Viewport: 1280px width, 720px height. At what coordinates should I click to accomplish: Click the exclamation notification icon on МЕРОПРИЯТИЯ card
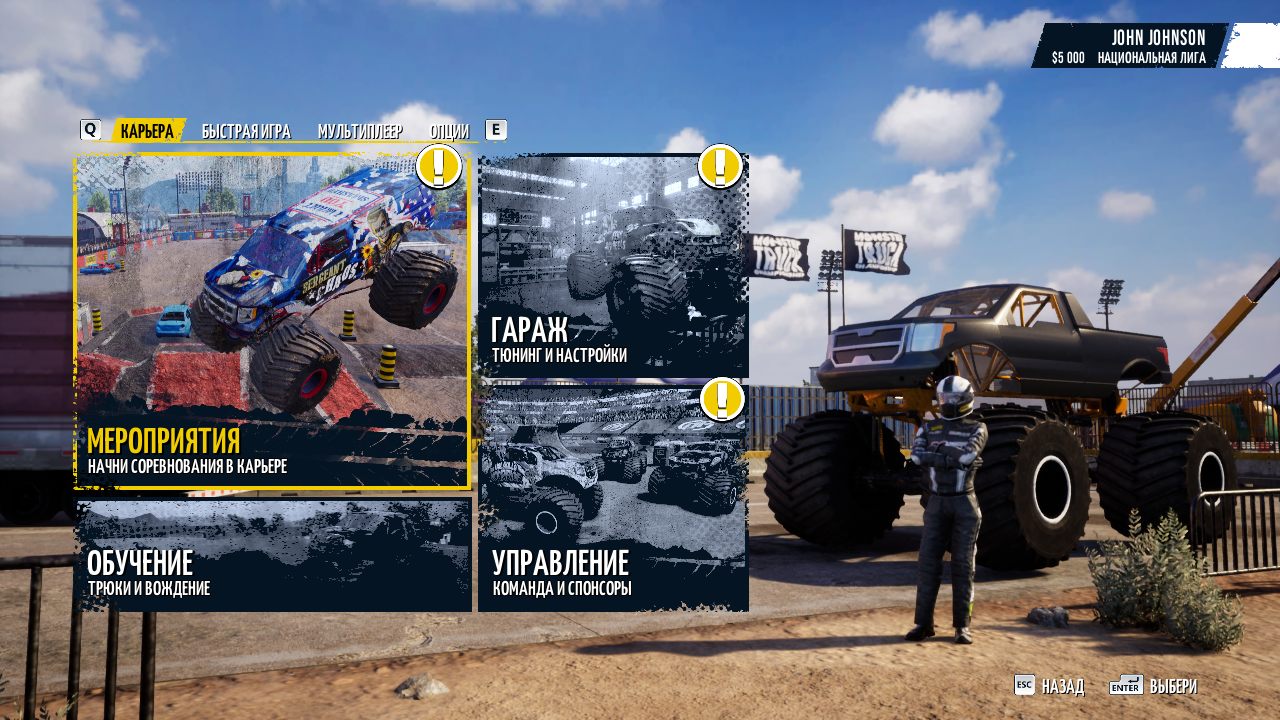[437, 168]
